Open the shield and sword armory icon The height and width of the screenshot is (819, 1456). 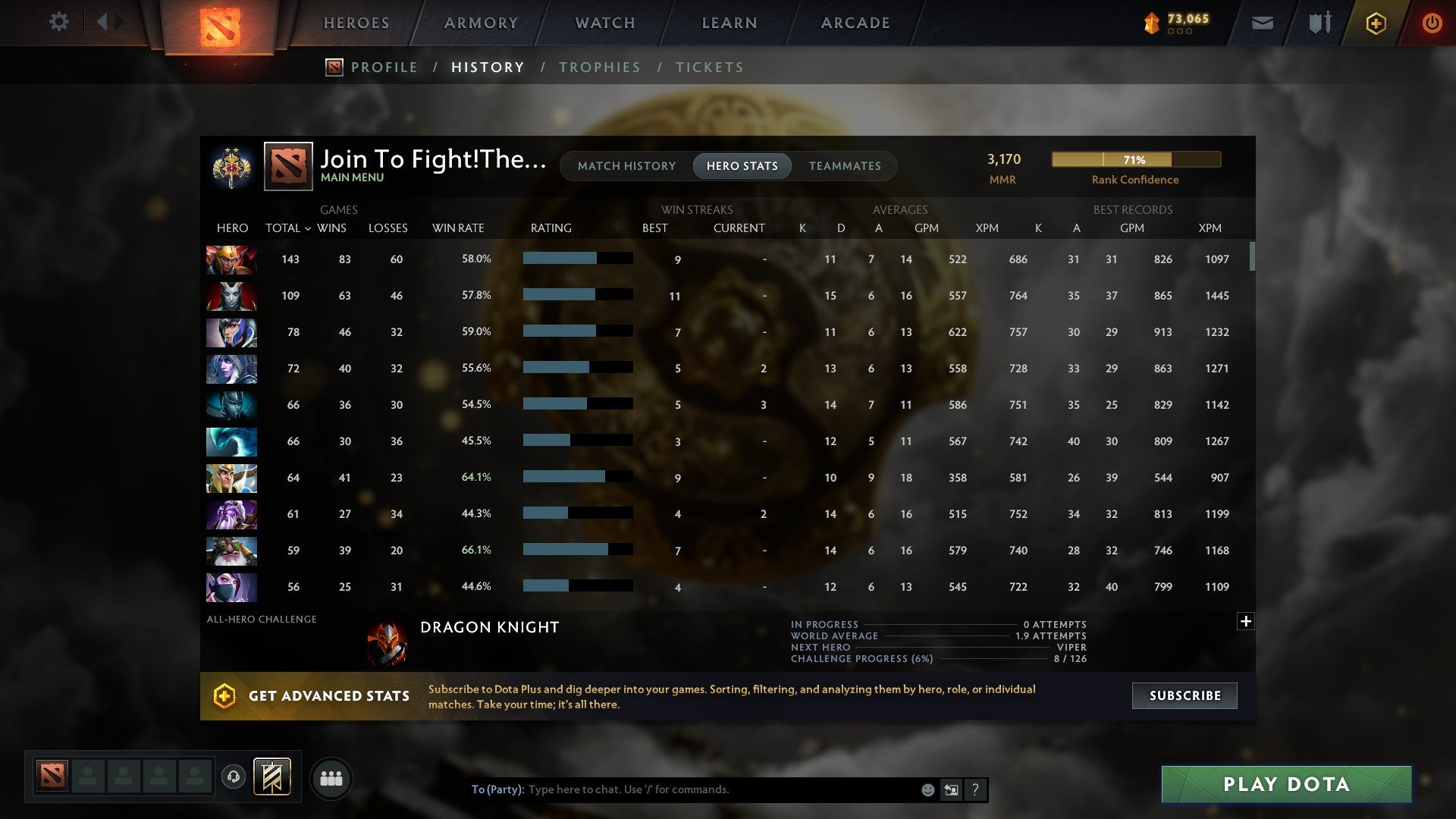[1319, 22]
